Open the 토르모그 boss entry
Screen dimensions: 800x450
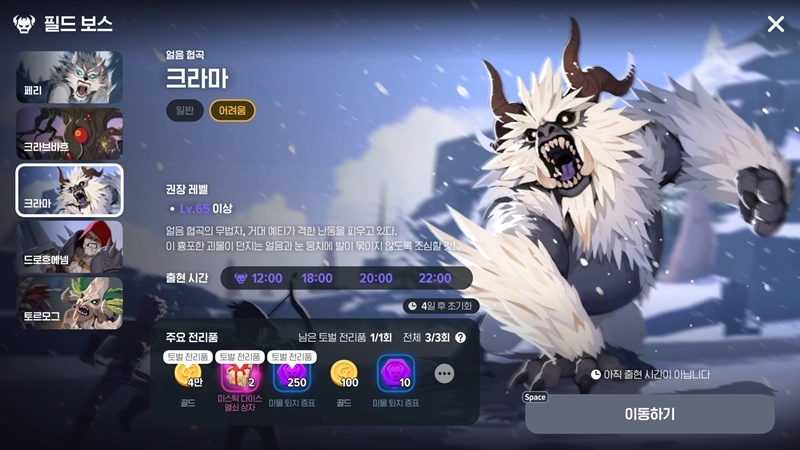(x=69, y=303)
